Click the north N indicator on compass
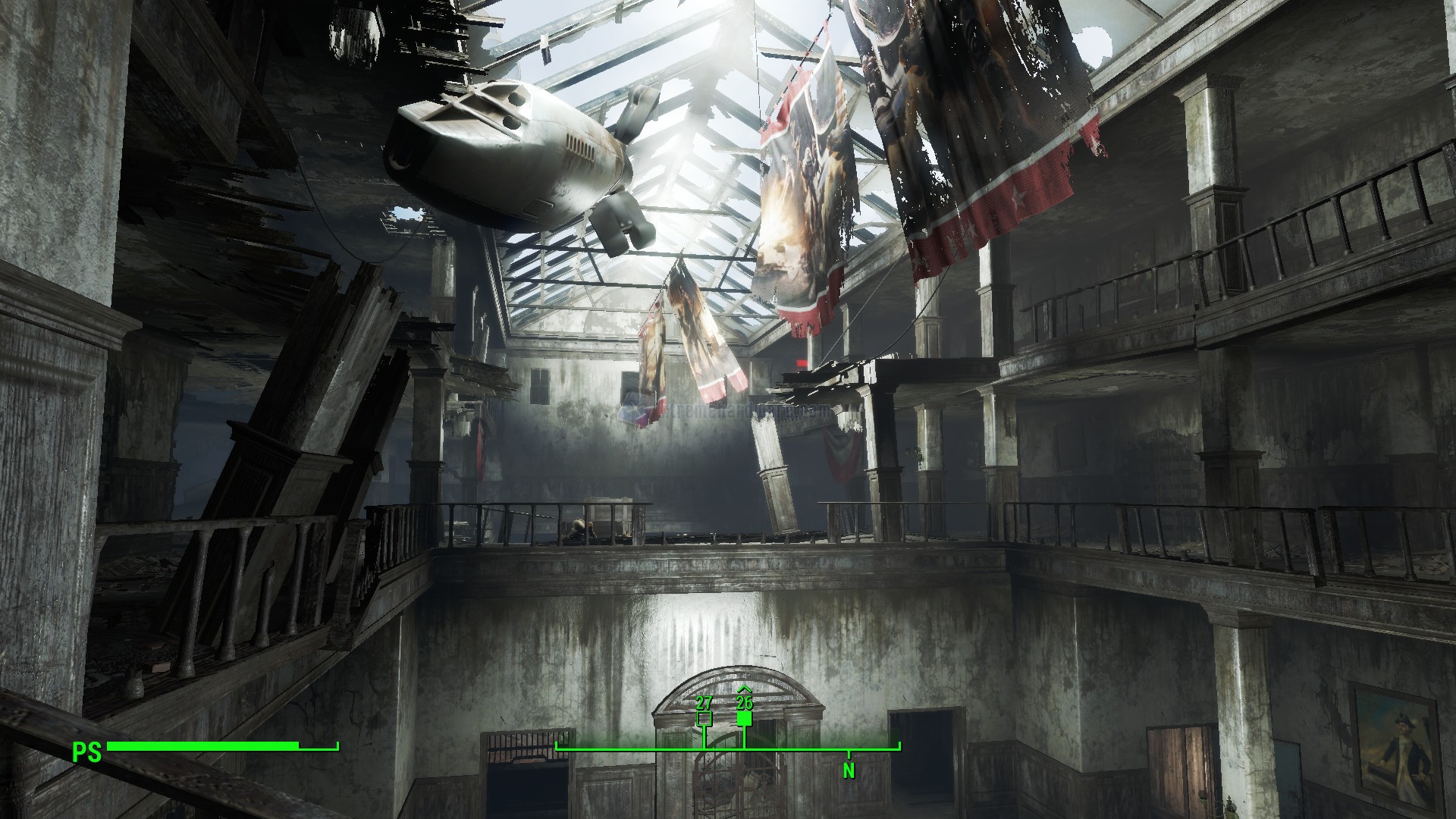1456x819 pixels. tap(849, 772)
